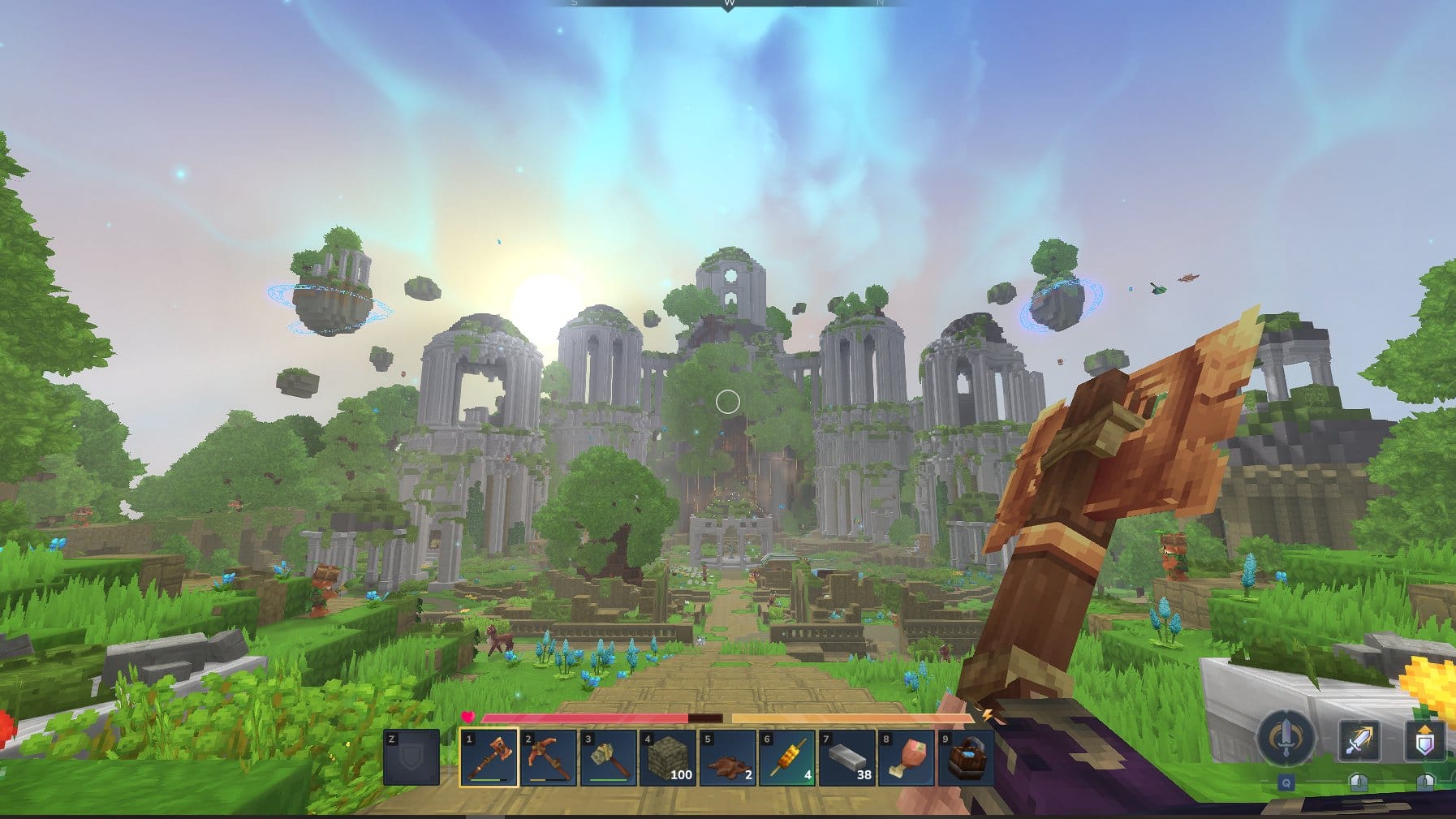
Task: Select the stone brick block stack
Action: [668, 758]
